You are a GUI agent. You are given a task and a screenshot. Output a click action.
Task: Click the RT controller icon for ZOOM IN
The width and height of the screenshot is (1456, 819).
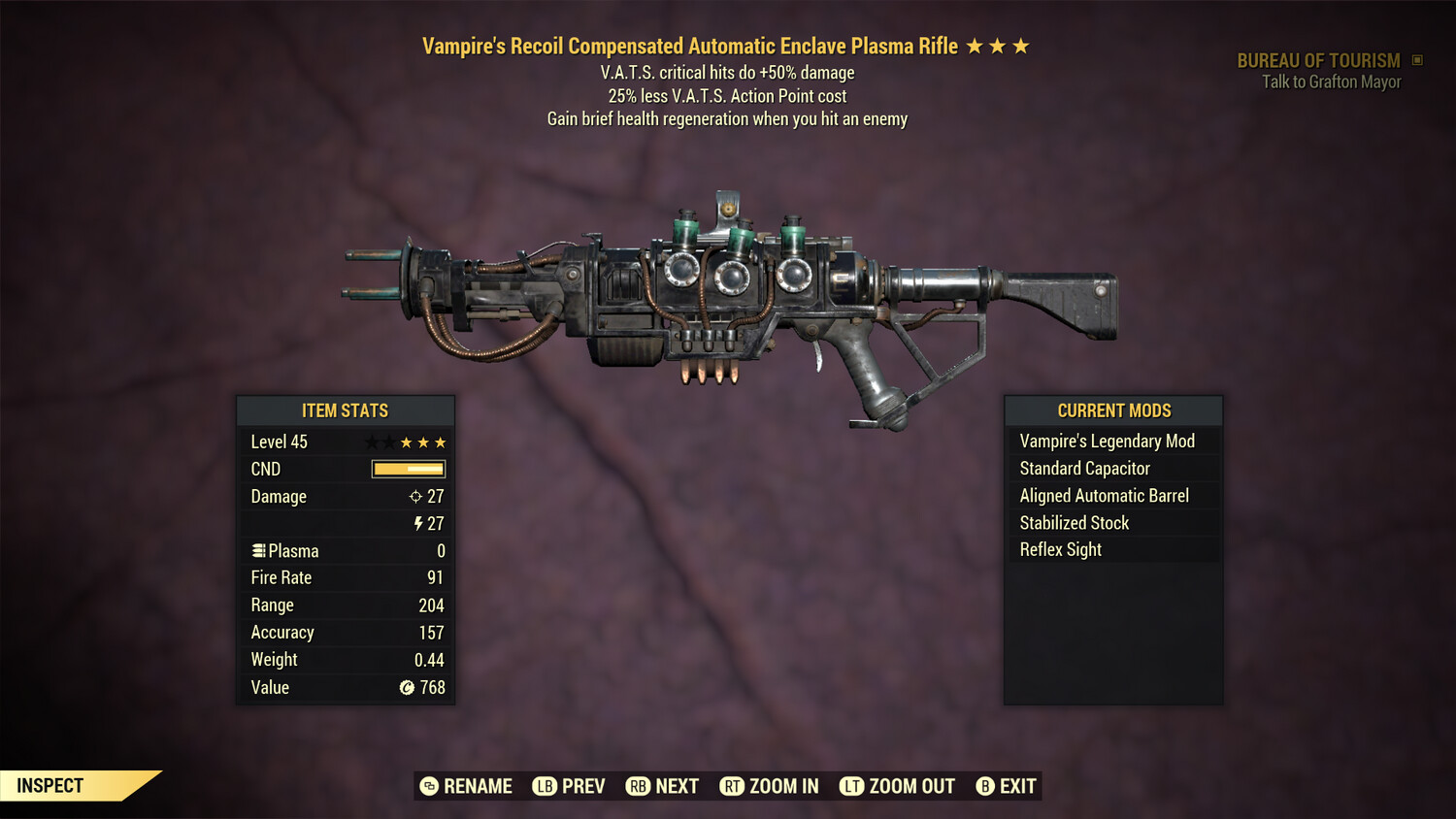point(731,786)
